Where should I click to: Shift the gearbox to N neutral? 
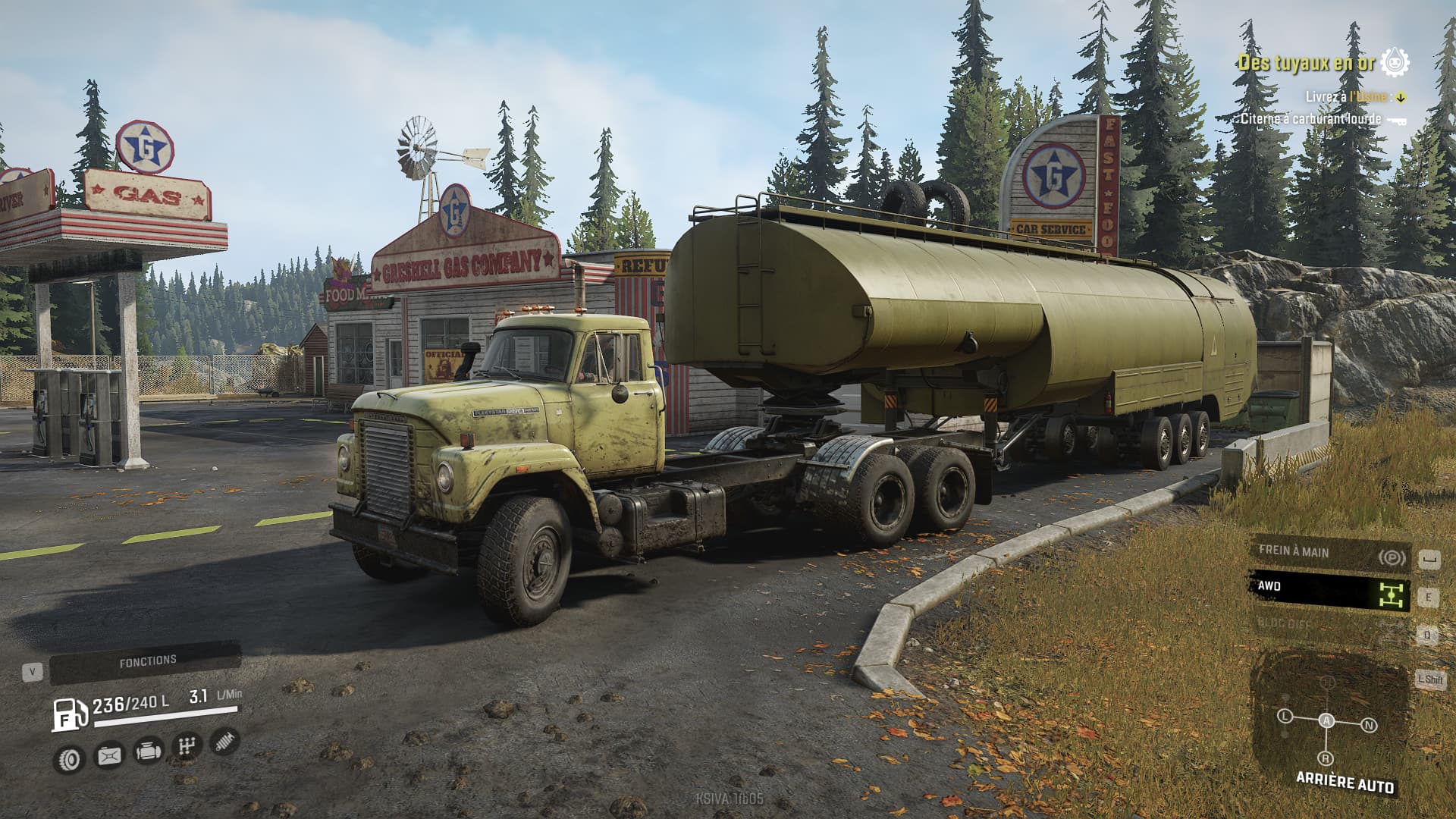click(x=1369, y=726)
